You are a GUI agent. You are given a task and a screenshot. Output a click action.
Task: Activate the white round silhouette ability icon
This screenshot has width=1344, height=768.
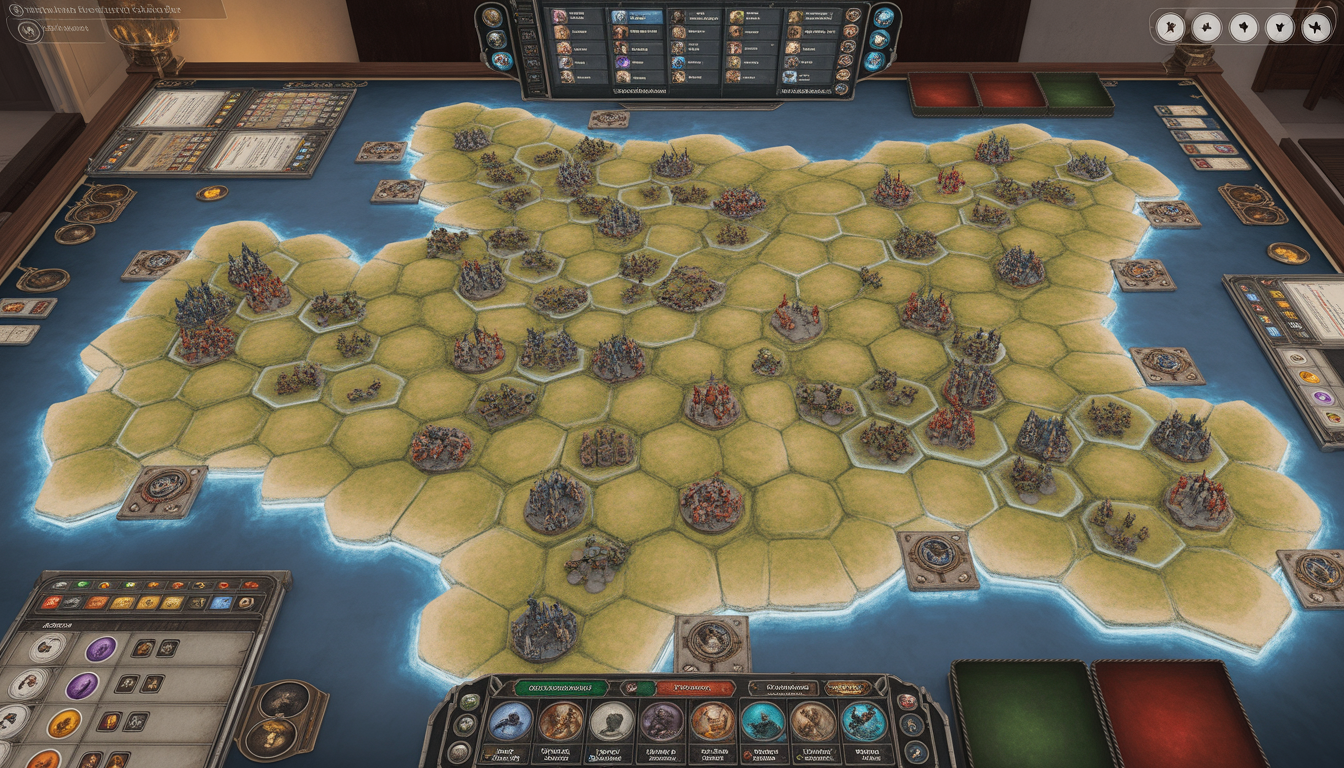pos(611,722)
